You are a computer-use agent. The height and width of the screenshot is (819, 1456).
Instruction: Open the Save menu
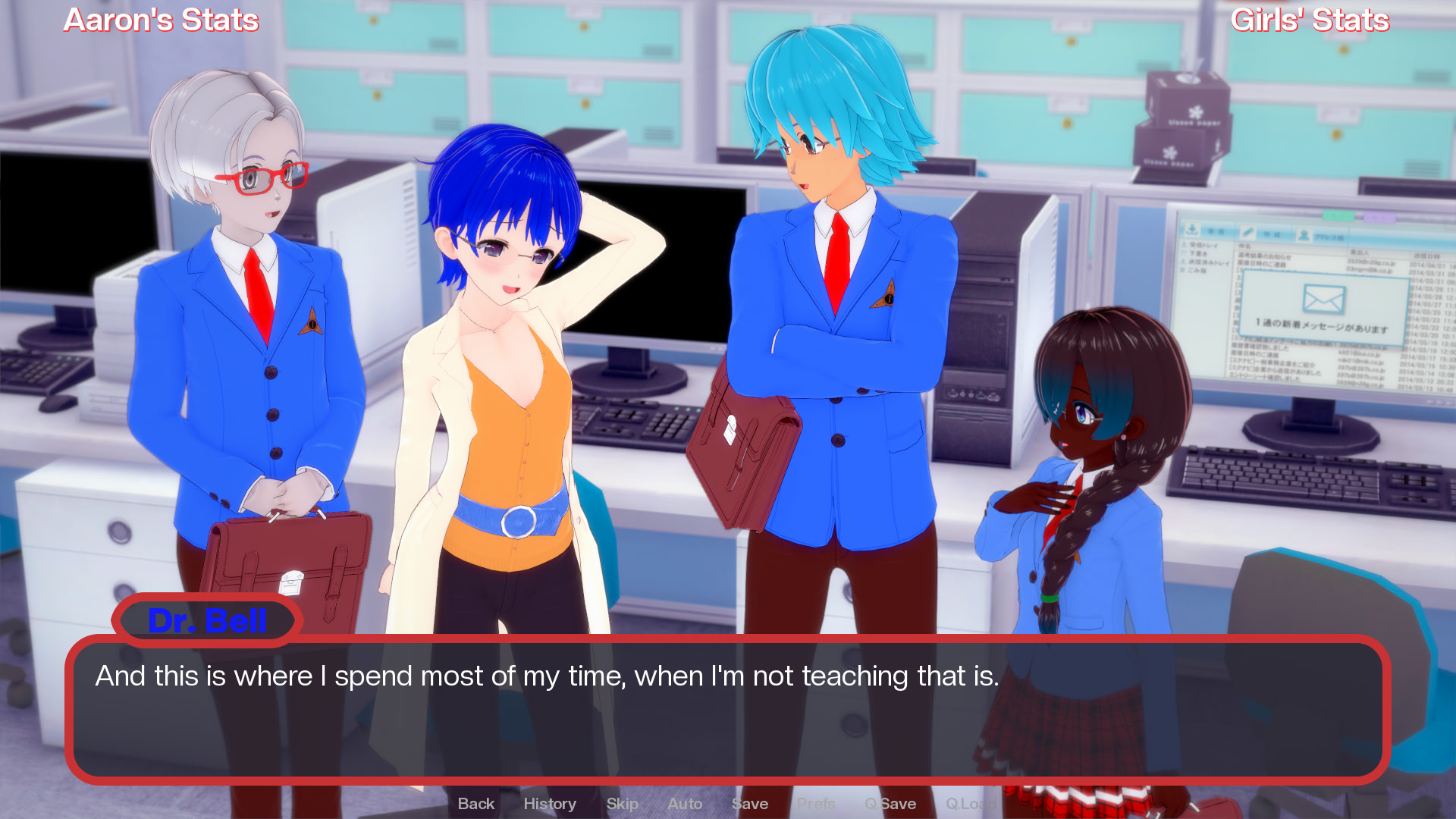pyautogui.click(x=750, y=804)
